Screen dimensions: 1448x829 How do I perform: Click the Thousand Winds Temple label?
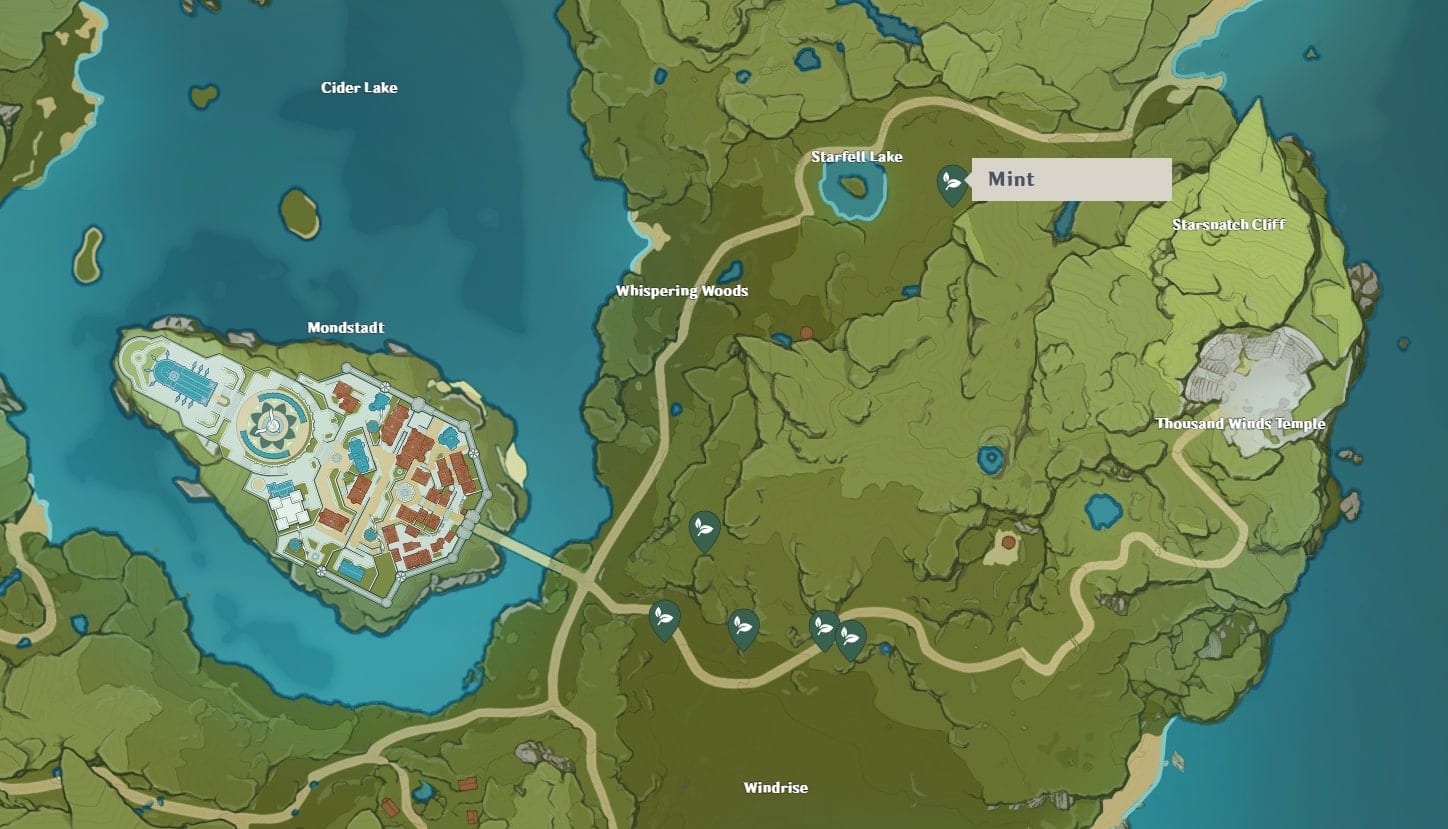(1239, 424)
